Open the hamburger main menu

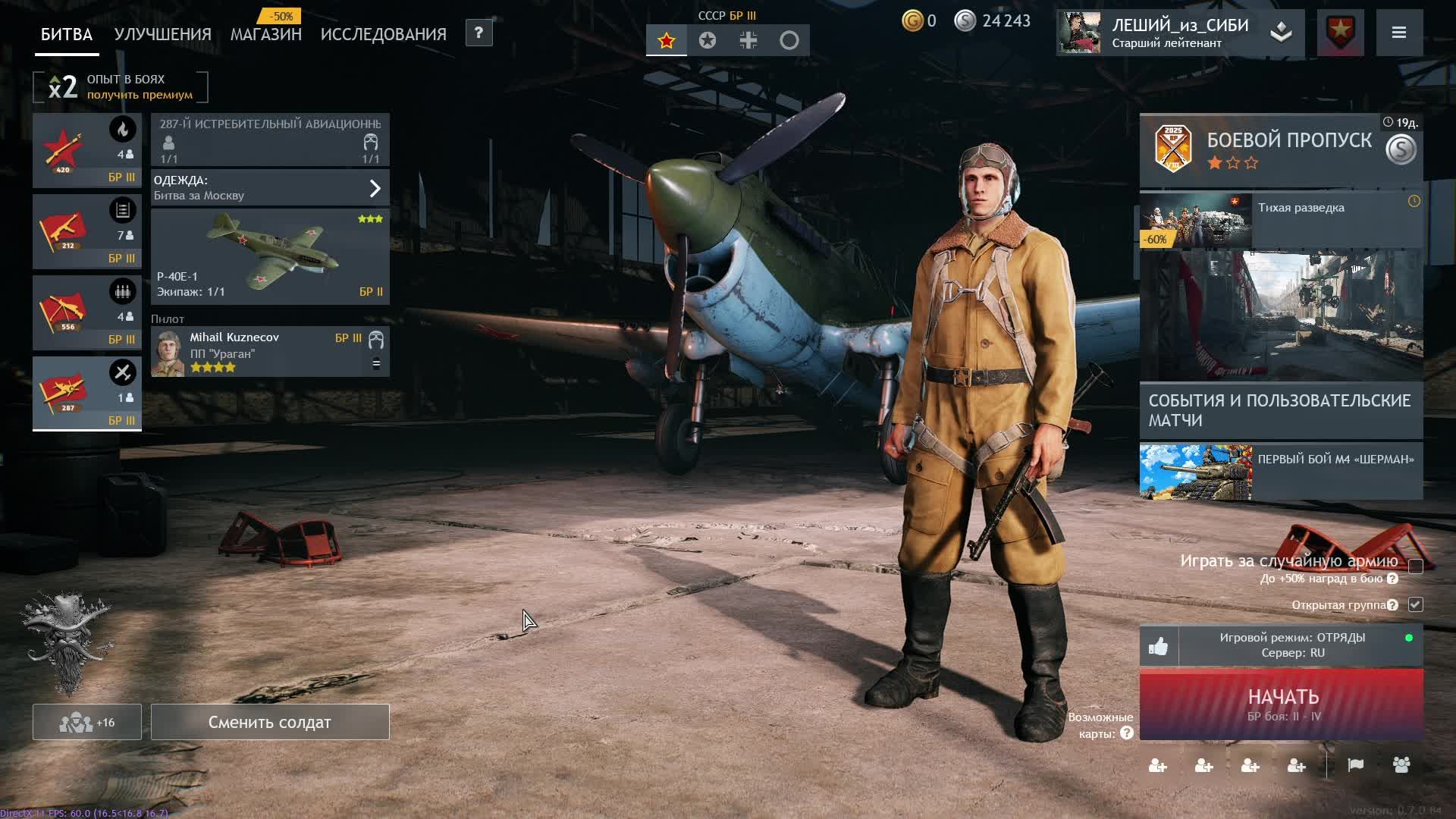[x=1399, y=33]
